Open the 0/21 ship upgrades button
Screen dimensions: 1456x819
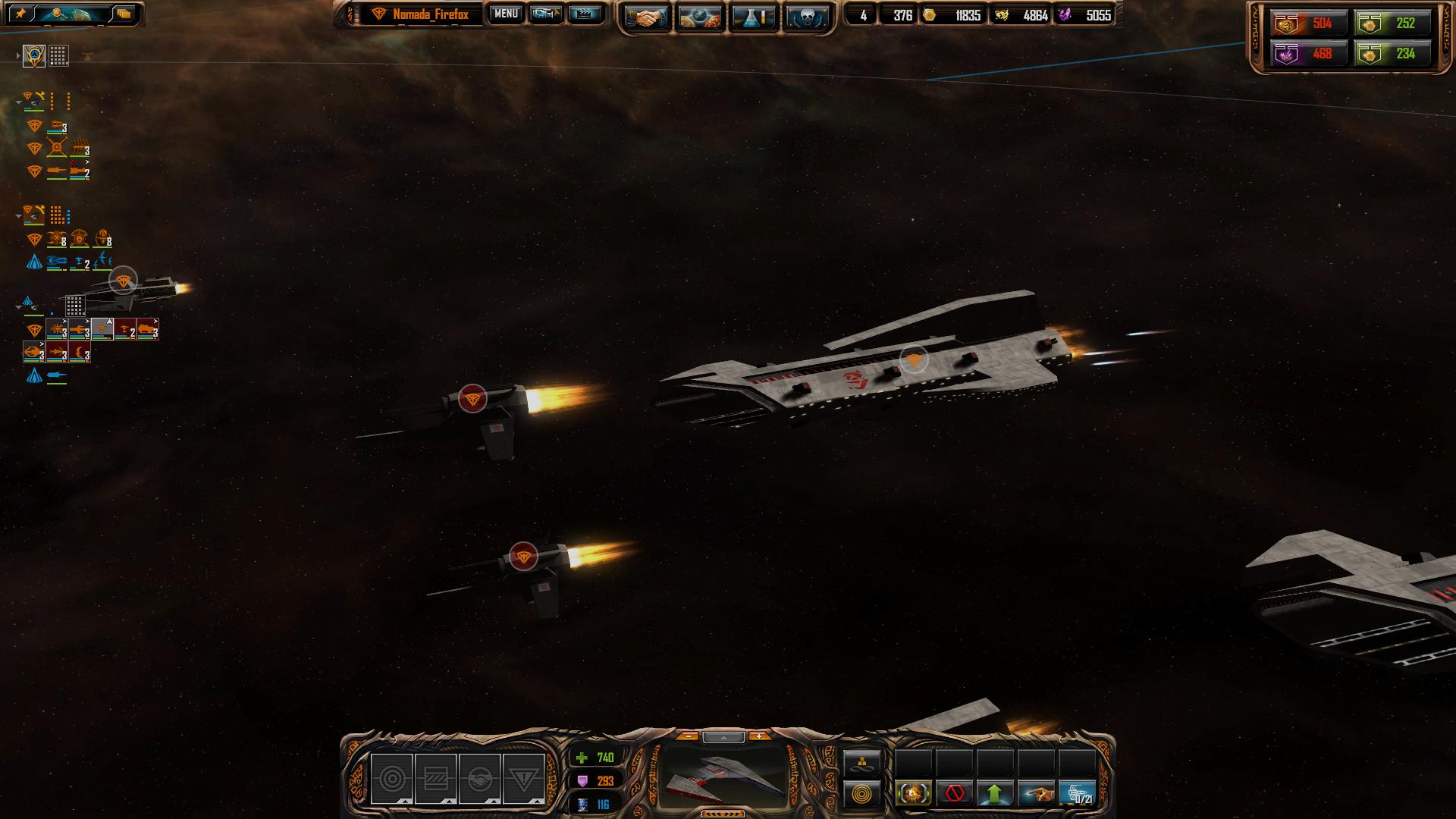click(1077, 794)
